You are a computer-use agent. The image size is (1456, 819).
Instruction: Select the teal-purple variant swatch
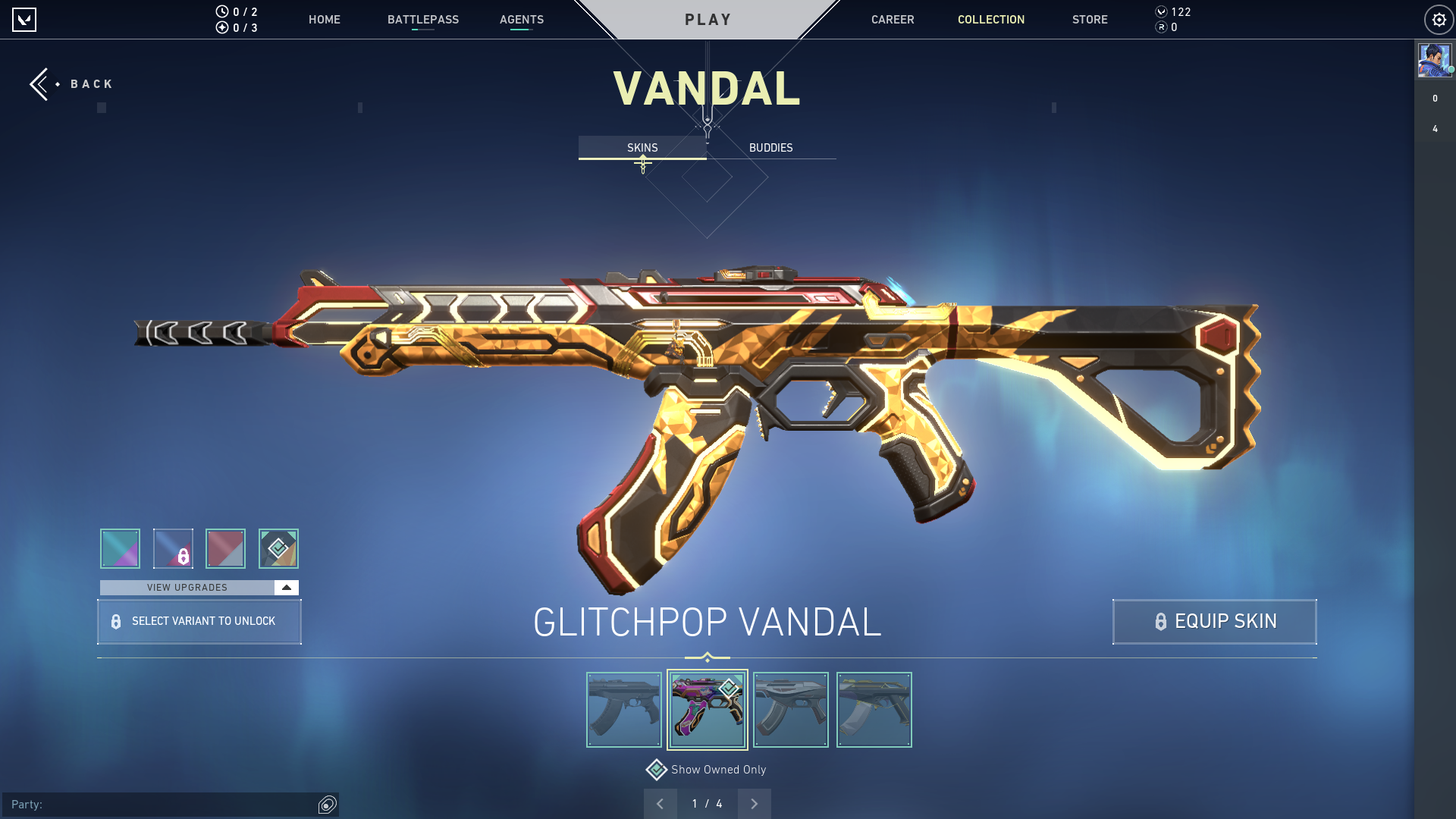coord(120,548)
